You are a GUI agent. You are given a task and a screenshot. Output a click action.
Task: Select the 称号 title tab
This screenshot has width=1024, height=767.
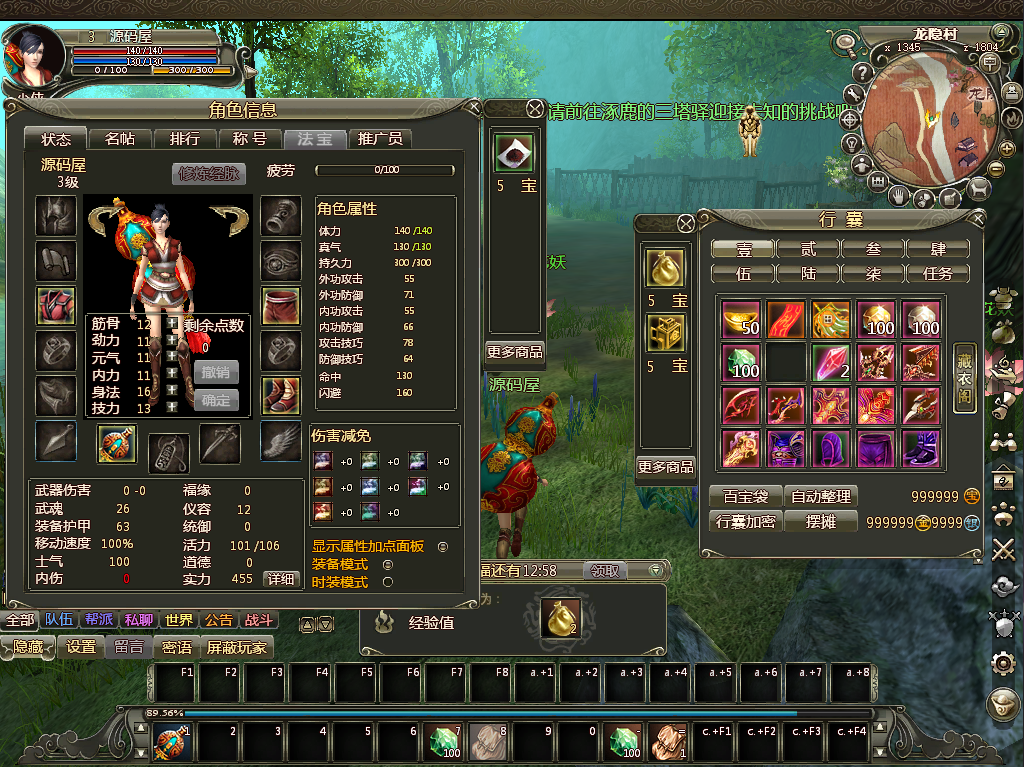(x=249, y=139)
